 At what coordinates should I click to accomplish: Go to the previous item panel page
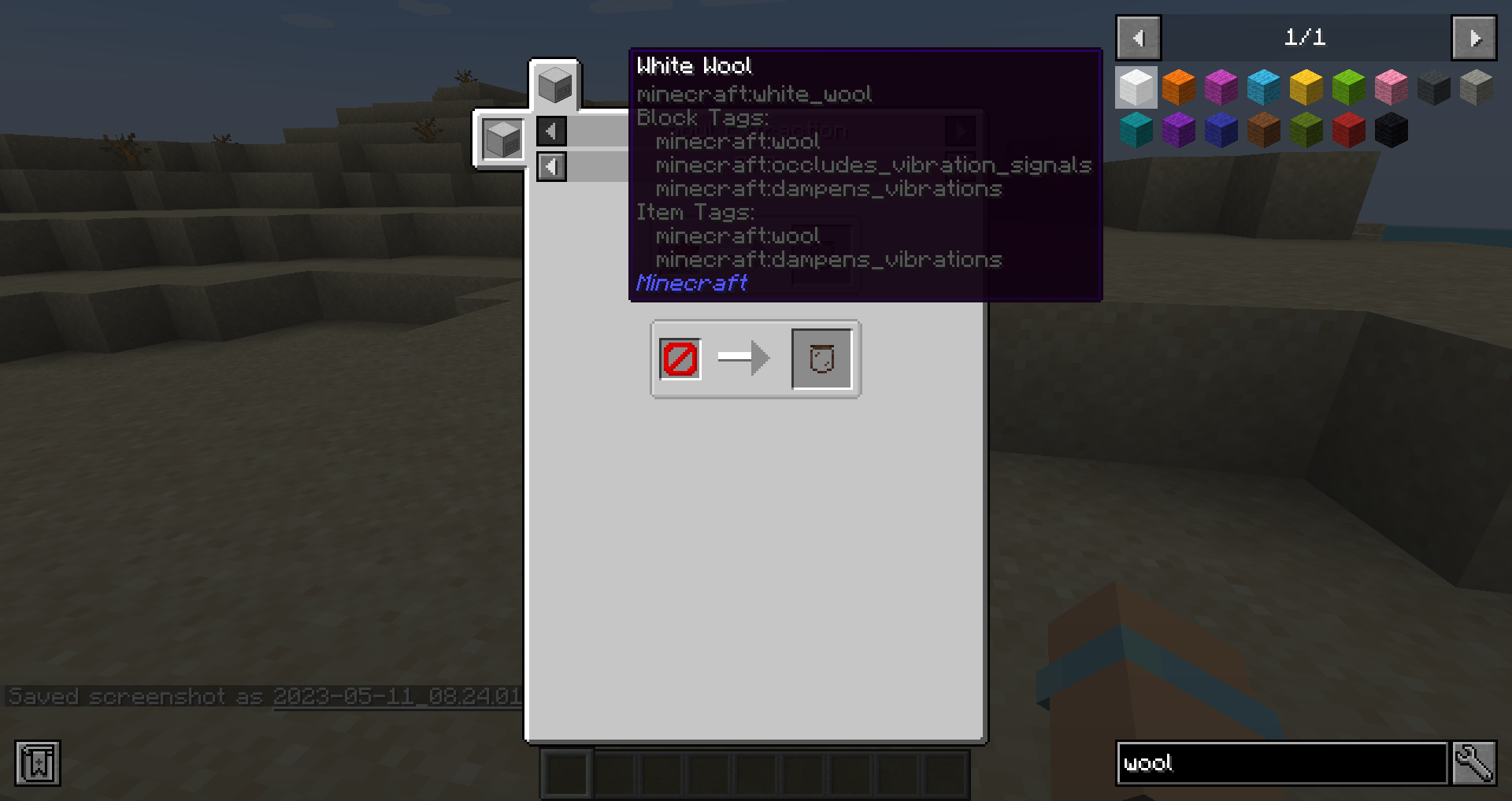point(1137,37)
